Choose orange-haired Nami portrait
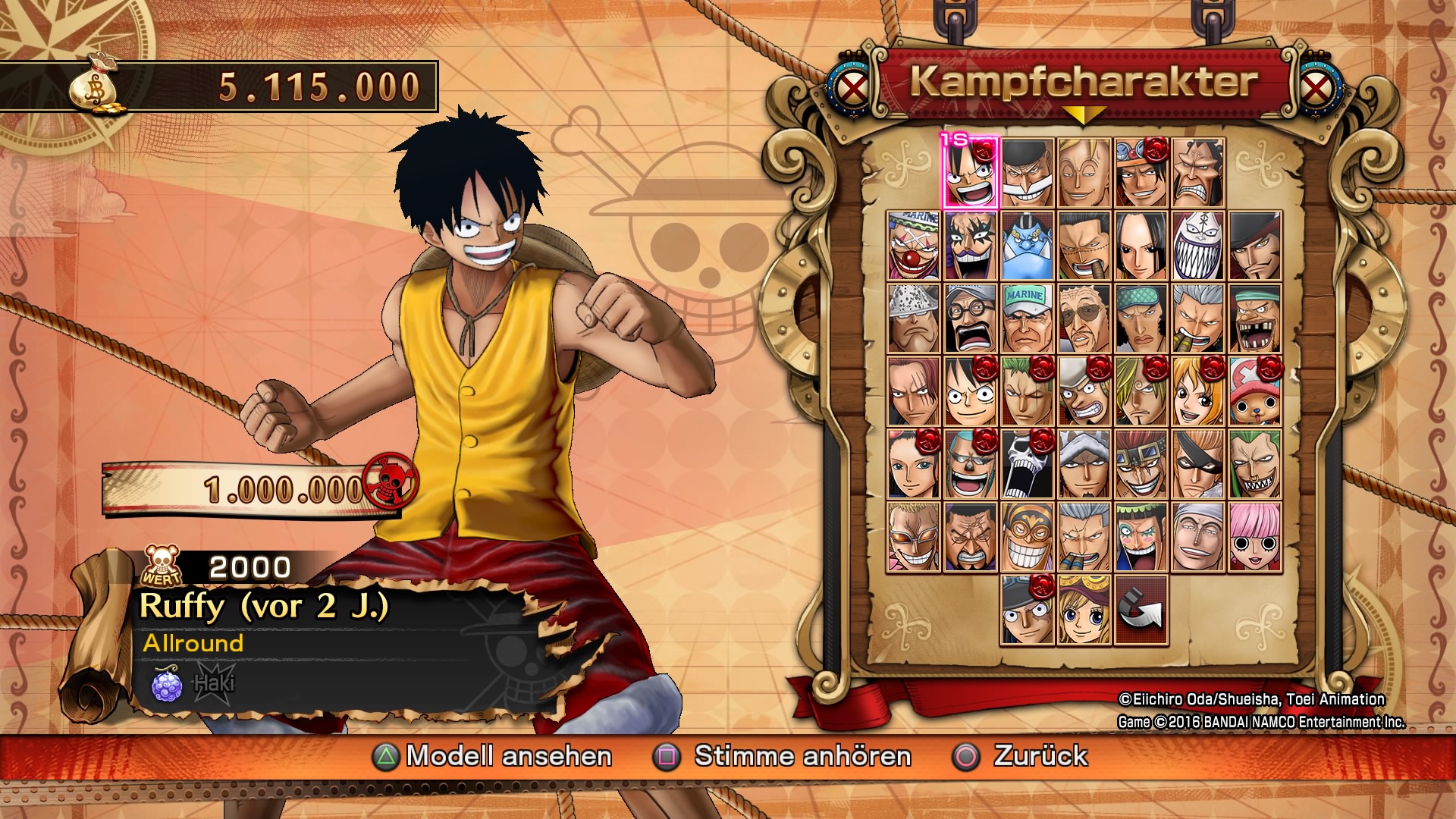1456x819 pixels. 1198,391
